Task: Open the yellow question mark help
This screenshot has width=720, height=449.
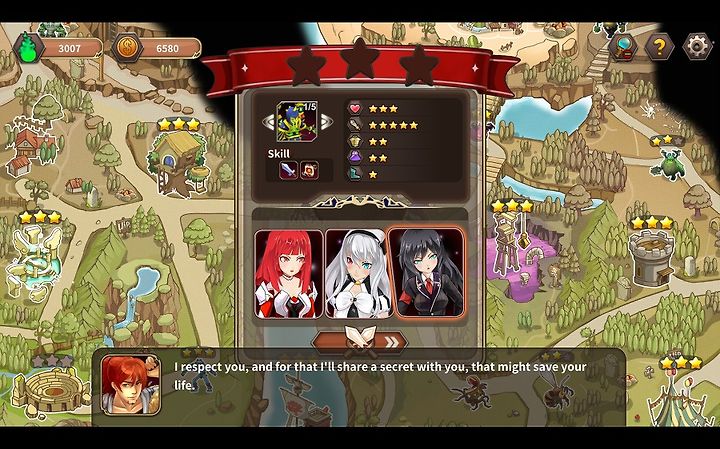Action: (x=659, y=46)
